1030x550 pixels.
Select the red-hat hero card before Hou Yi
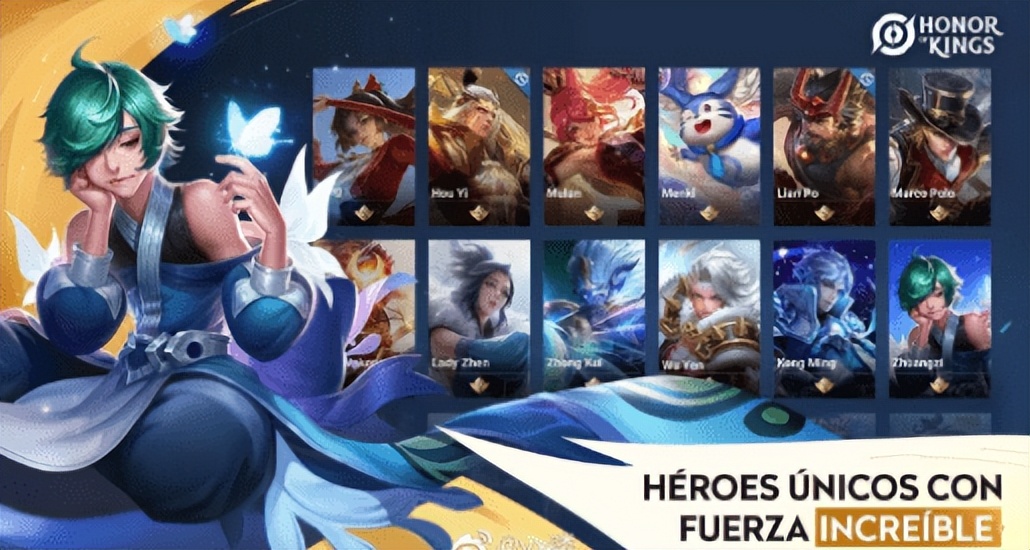(x=364, y=146)
